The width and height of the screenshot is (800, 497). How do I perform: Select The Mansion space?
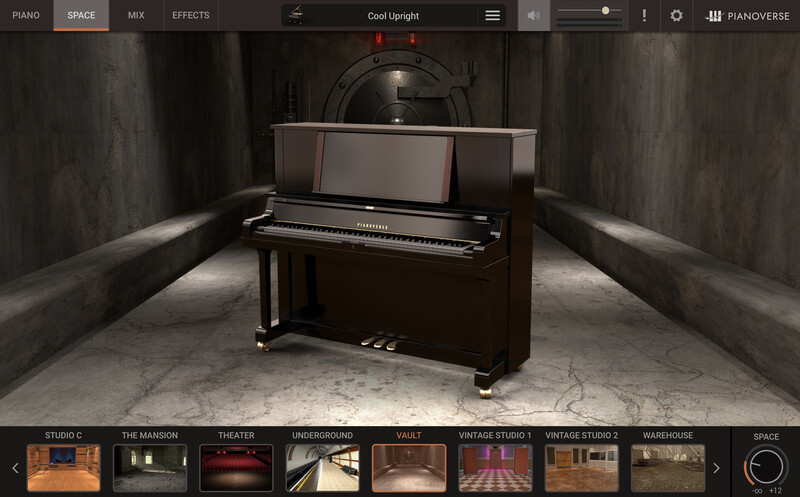coord(150,467)
